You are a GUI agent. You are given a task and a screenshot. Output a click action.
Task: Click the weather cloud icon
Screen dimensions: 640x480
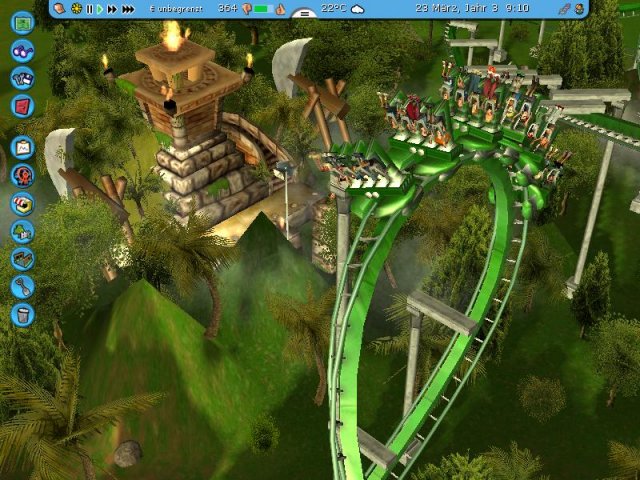pyautogui.click(x=357, y=9)
